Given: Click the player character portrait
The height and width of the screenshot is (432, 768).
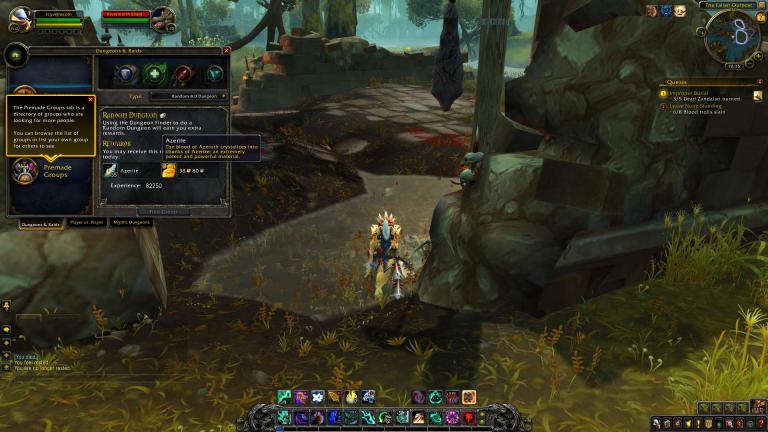Looking at the screenshot, I should pyautogui.click(x=20, y=17).
